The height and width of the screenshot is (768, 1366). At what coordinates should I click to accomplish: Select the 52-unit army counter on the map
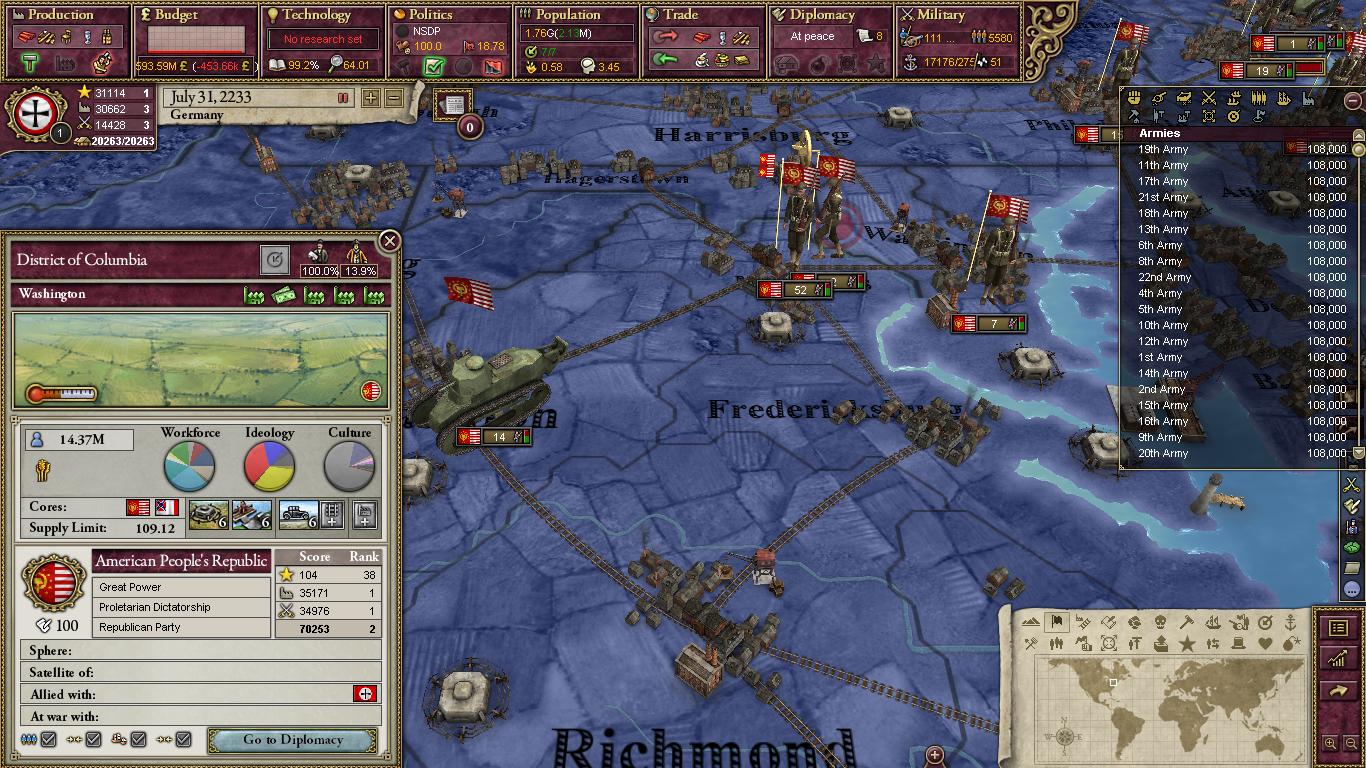800,290
